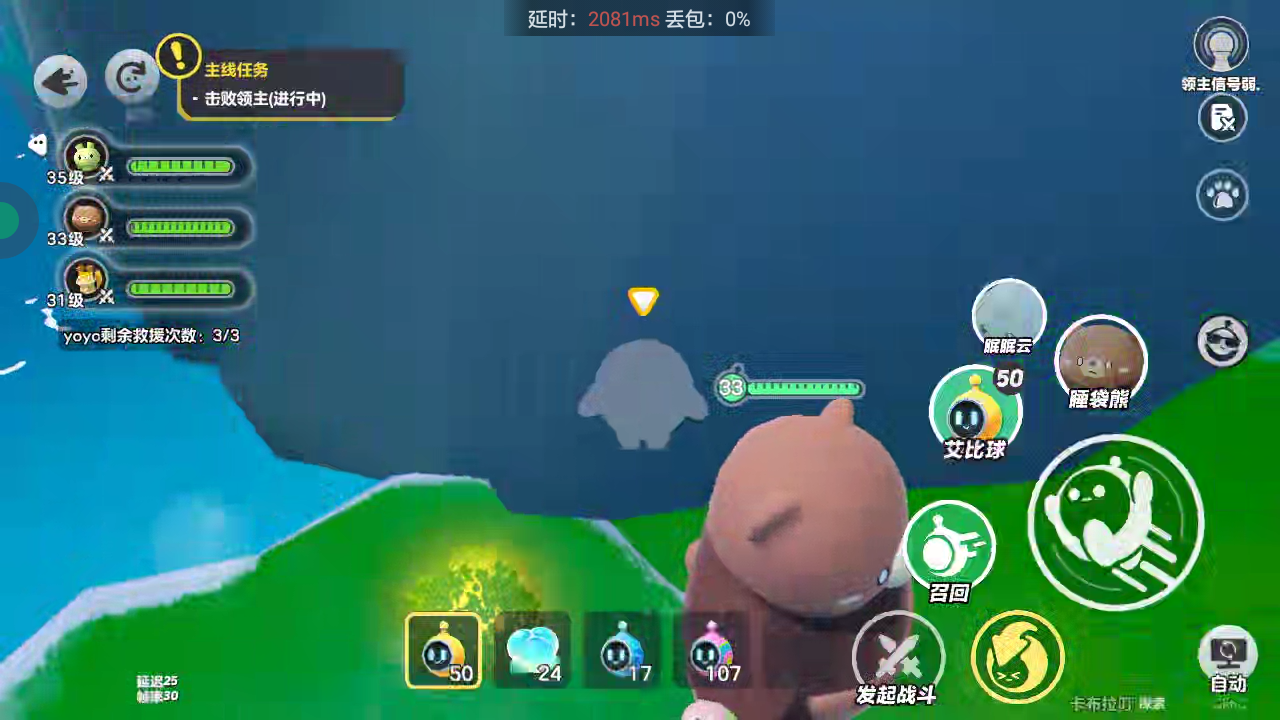Viewport: 1280px width, 720px height.
Task: Click the document with X icon
Action: (1223, 119)
